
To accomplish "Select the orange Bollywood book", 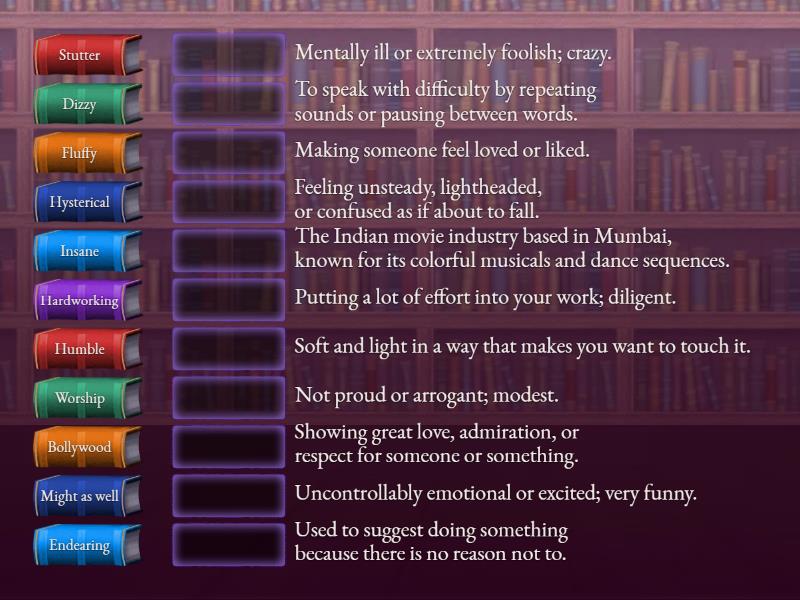I will [84, 447].
